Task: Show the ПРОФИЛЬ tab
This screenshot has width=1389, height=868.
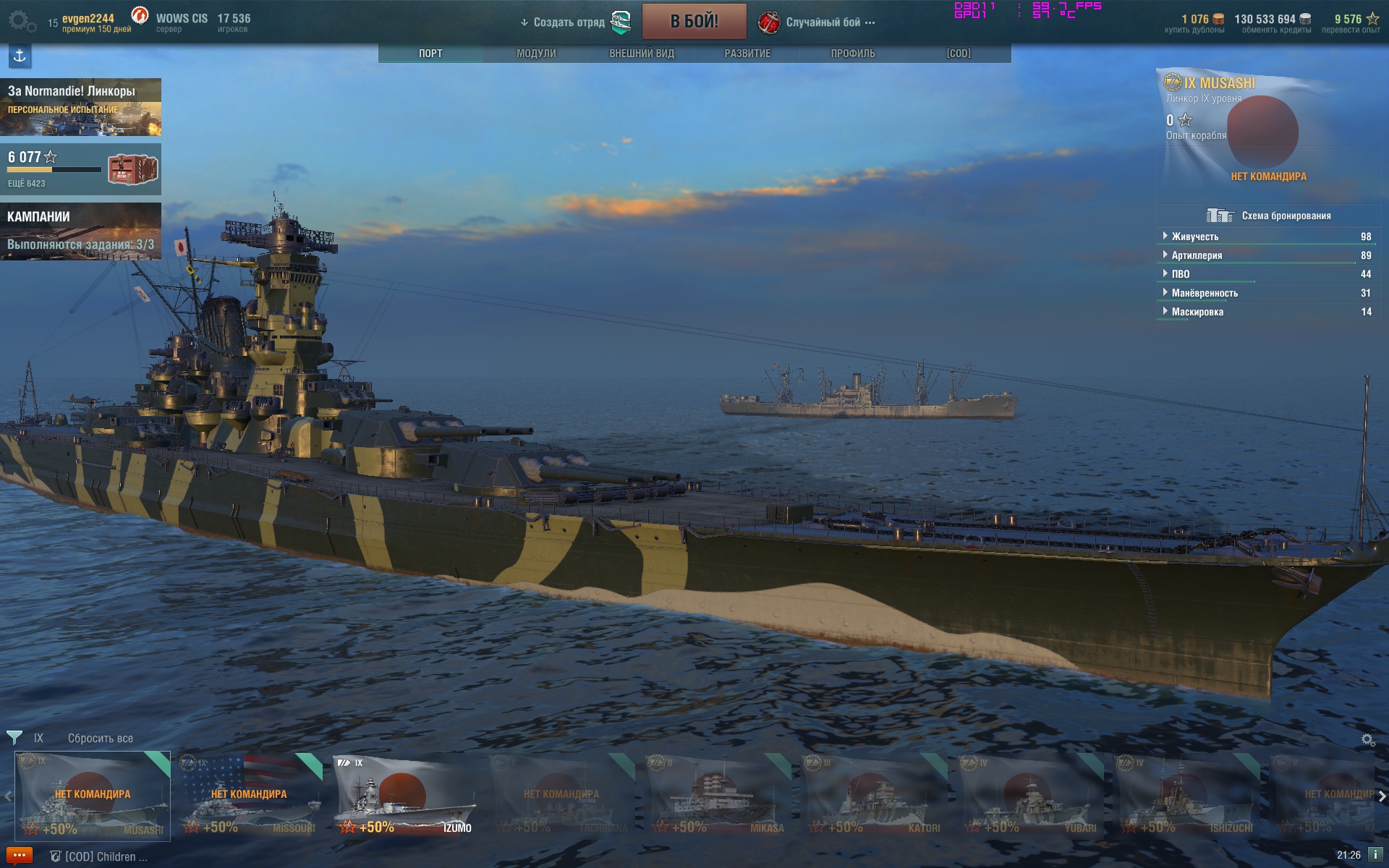Action: 853,54
